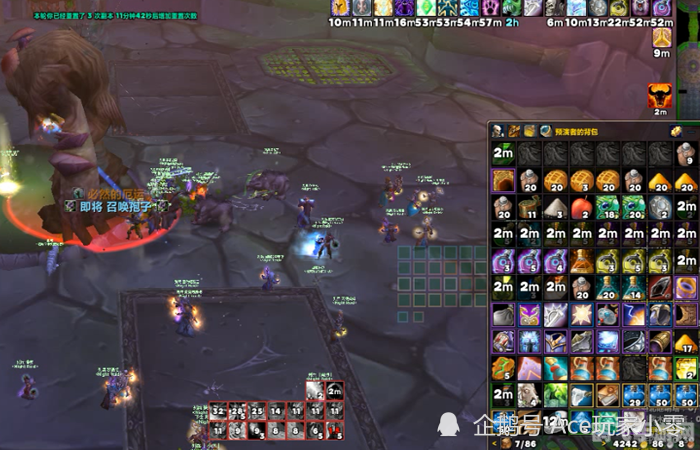Viewport: 700px width, 450px height.
Task: Select the yellow cheese wedge stack of 17
Action: point(685,342)
